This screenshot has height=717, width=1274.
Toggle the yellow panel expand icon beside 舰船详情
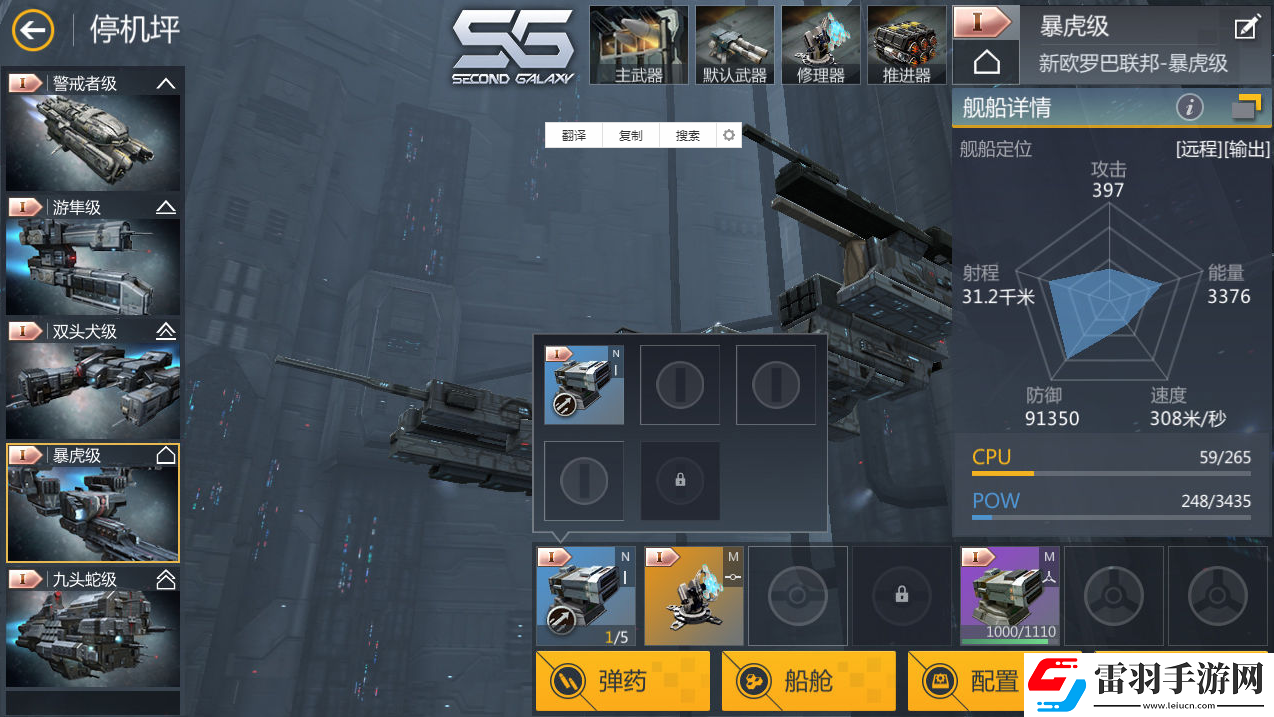[x=1246, y=106]
